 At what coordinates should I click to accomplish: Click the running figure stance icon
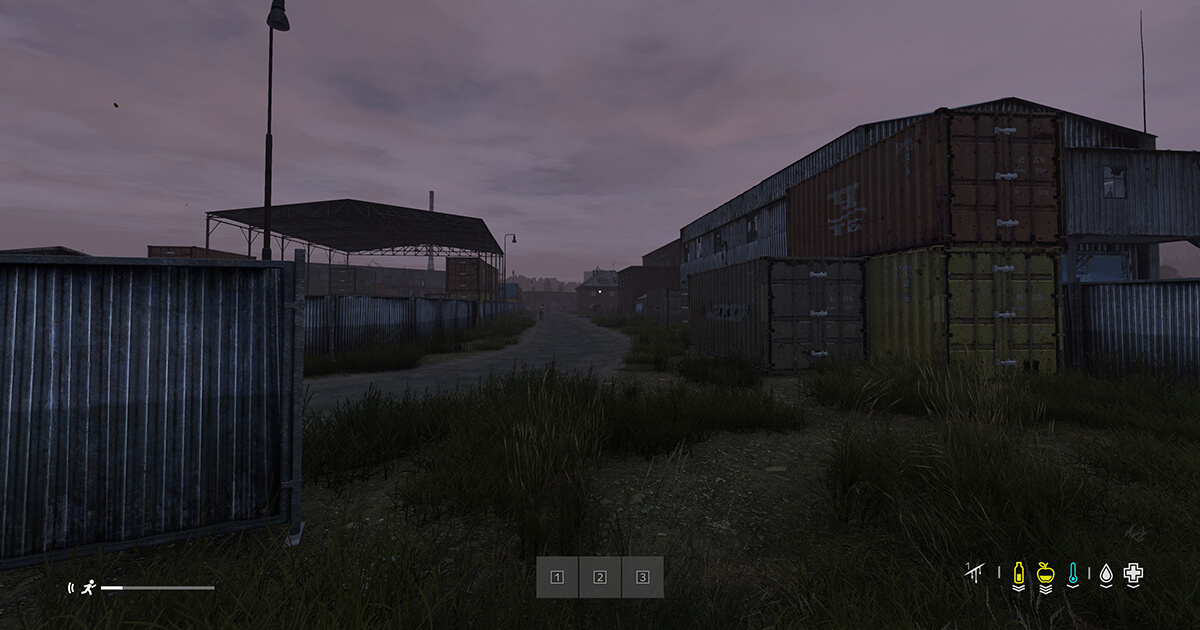[x=89, y=588]
